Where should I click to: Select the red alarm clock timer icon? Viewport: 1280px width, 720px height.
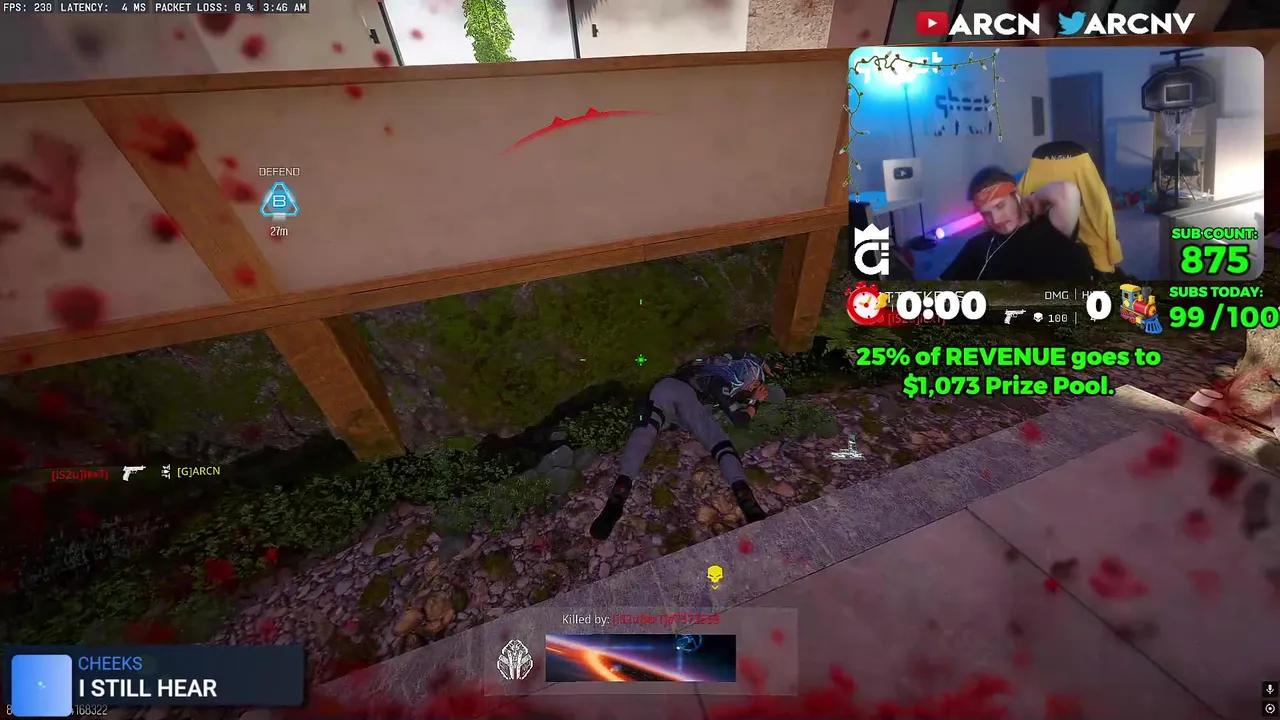[866, 307]
